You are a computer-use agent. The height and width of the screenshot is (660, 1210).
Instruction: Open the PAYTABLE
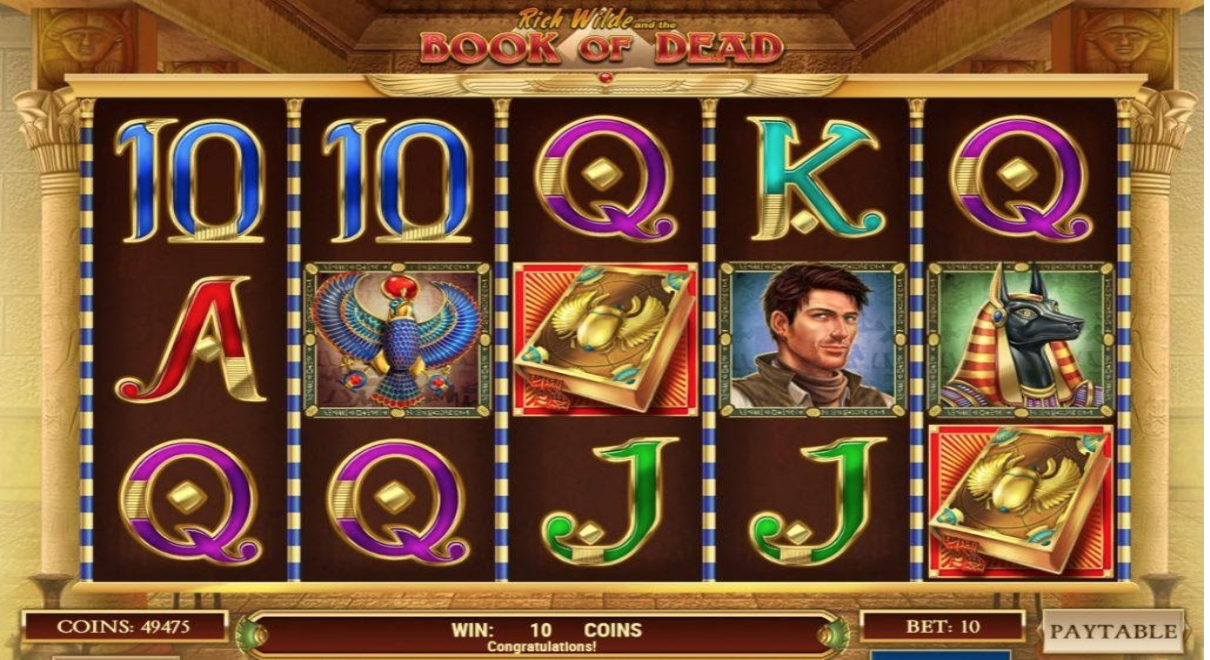click(1112, 632)
